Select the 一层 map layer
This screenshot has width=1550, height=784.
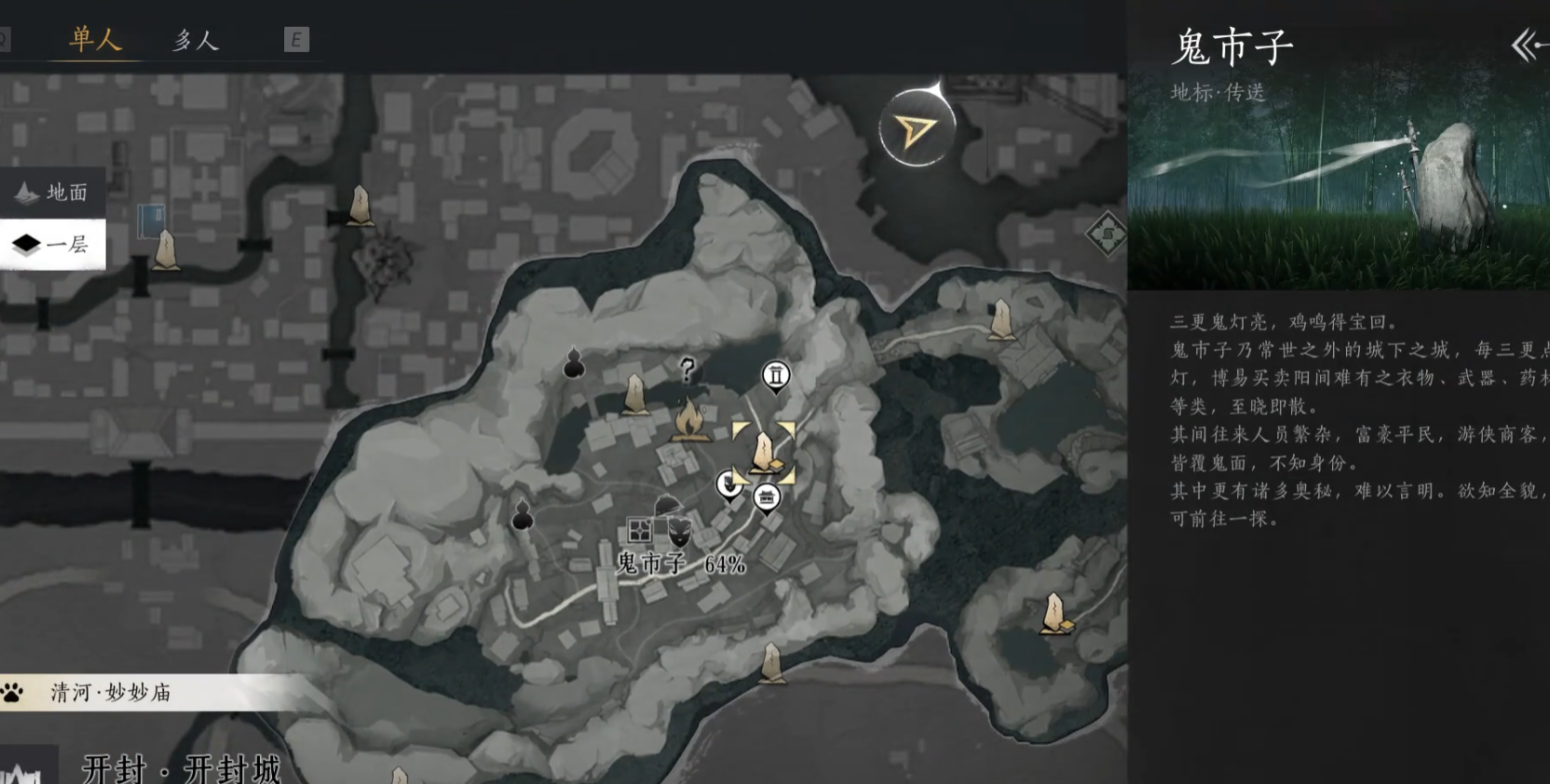[52, 245]
